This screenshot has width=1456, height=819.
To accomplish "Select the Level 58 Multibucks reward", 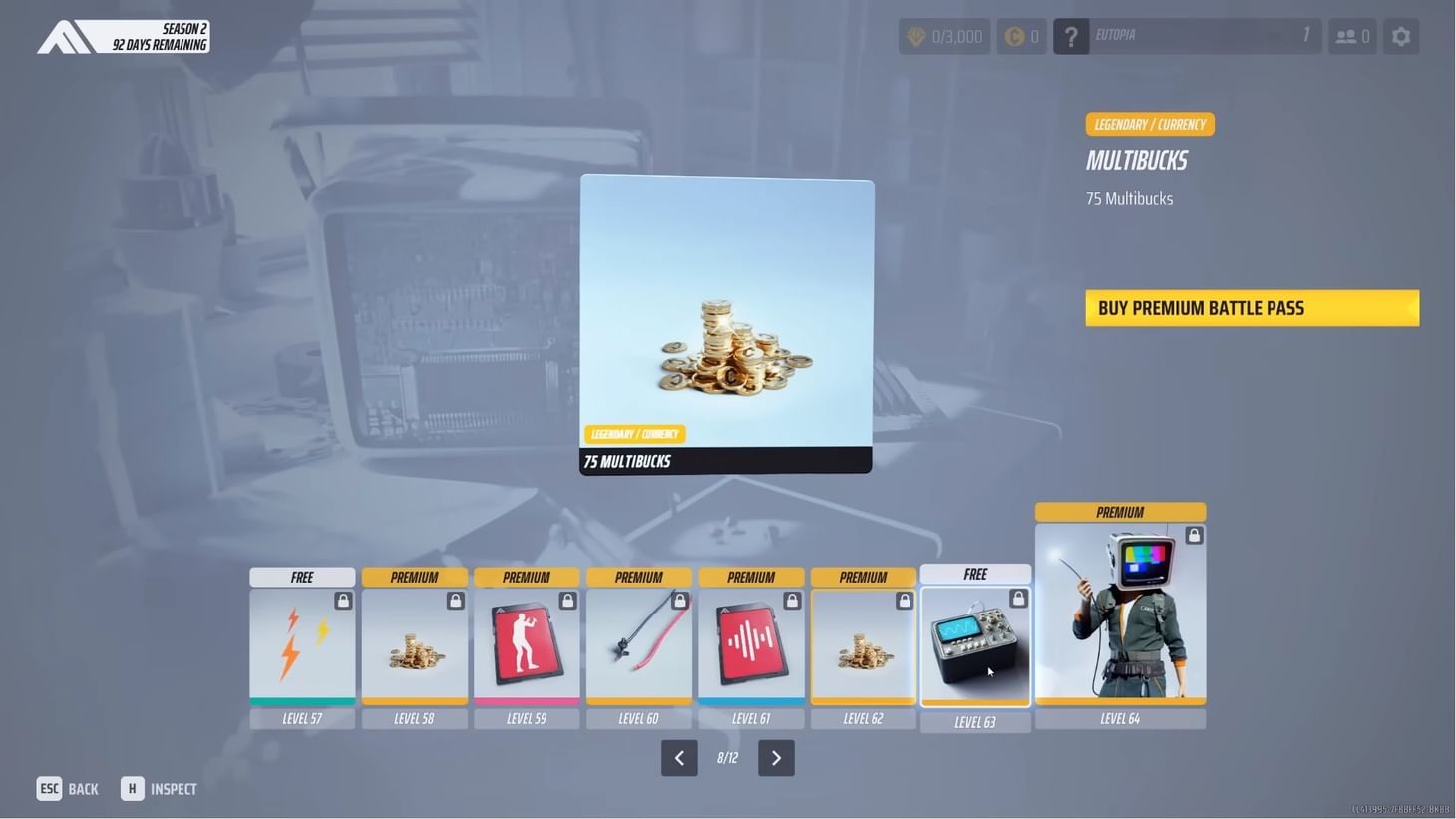I will (414, 645).
